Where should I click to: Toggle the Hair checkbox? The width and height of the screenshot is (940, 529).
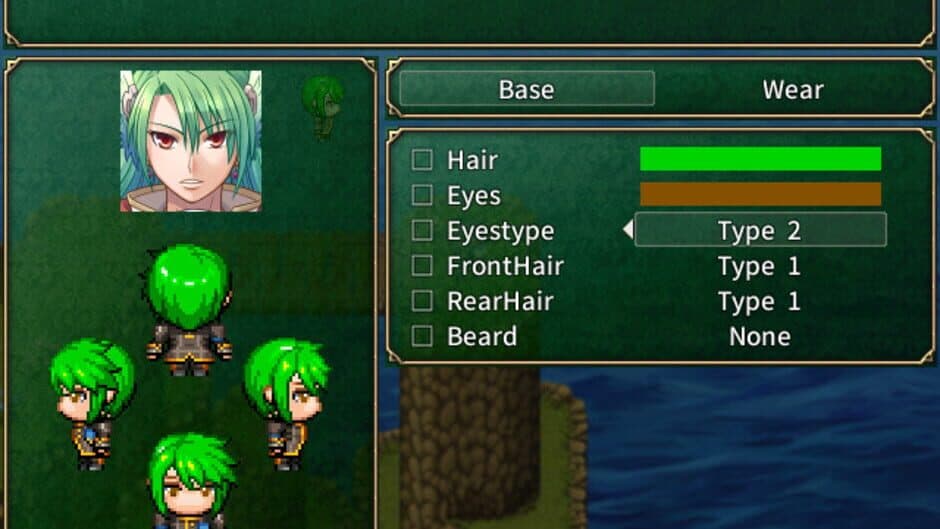(422, 159)
